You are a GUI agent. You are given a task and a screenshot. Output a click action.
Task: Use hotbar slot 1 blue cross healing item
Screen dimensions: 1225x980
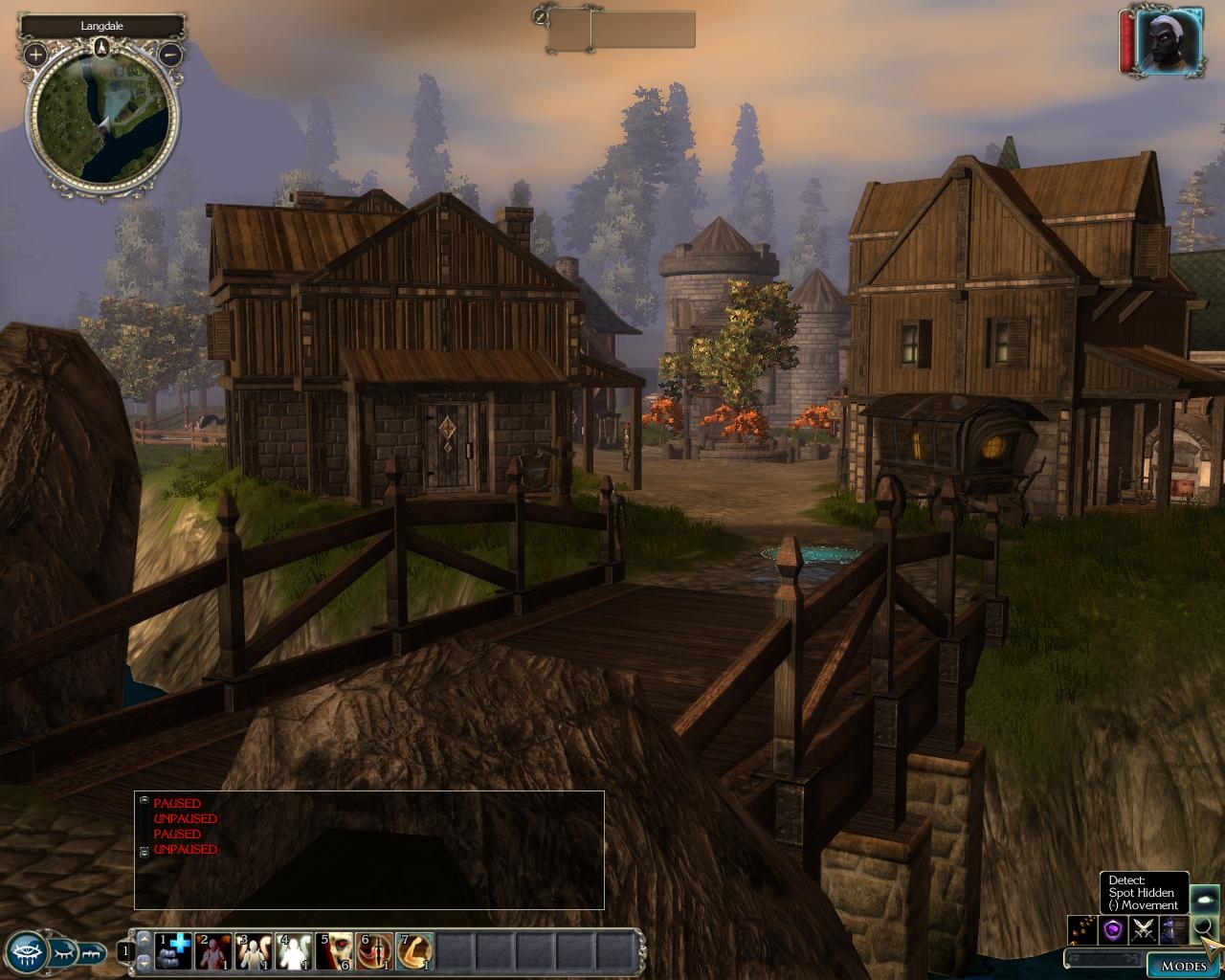(x=173, y=951)
